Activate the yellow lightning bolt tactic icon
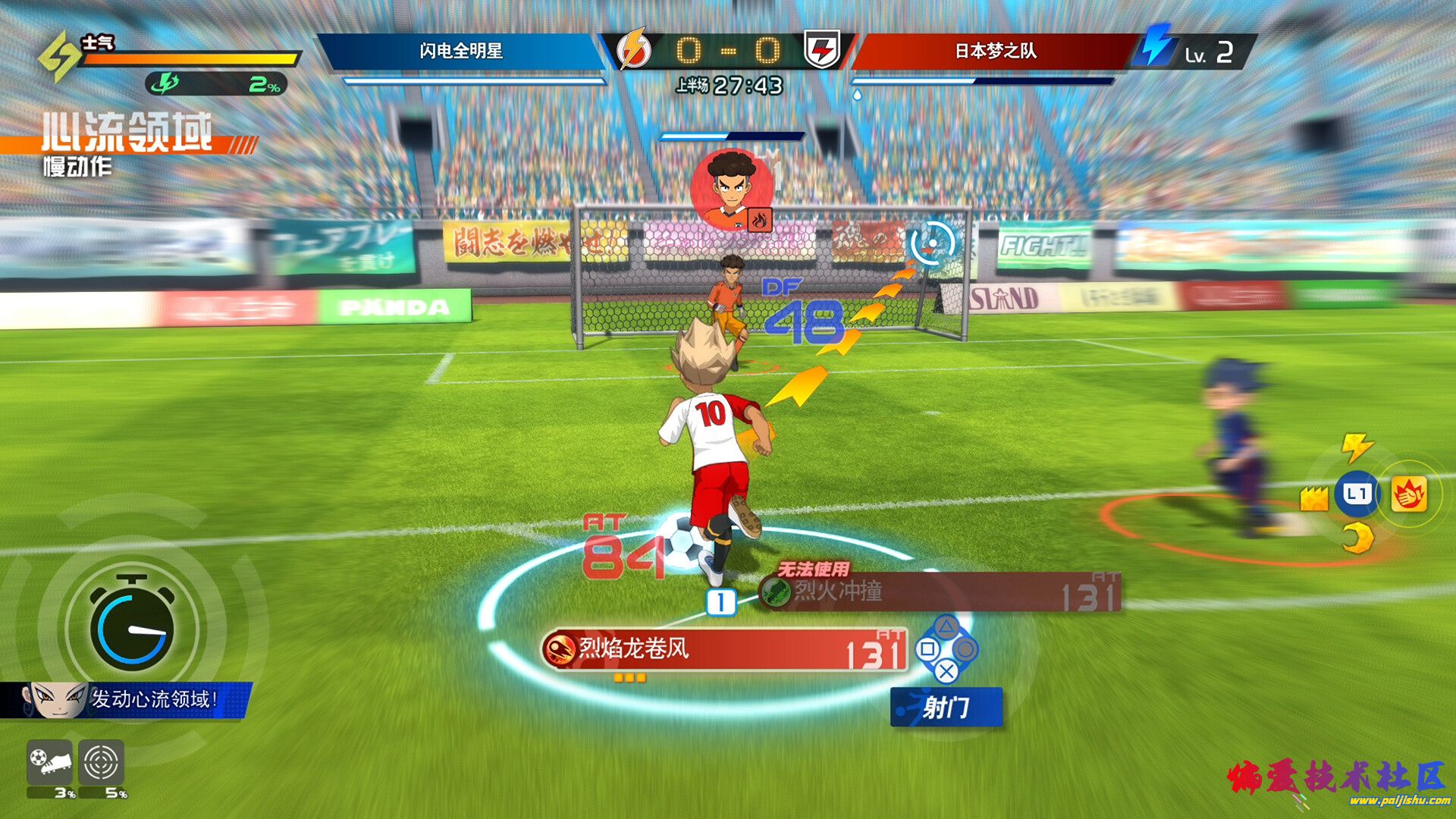Image resolution: width=1456 pixels, height=819 pixels. [x=1357, y=447]
